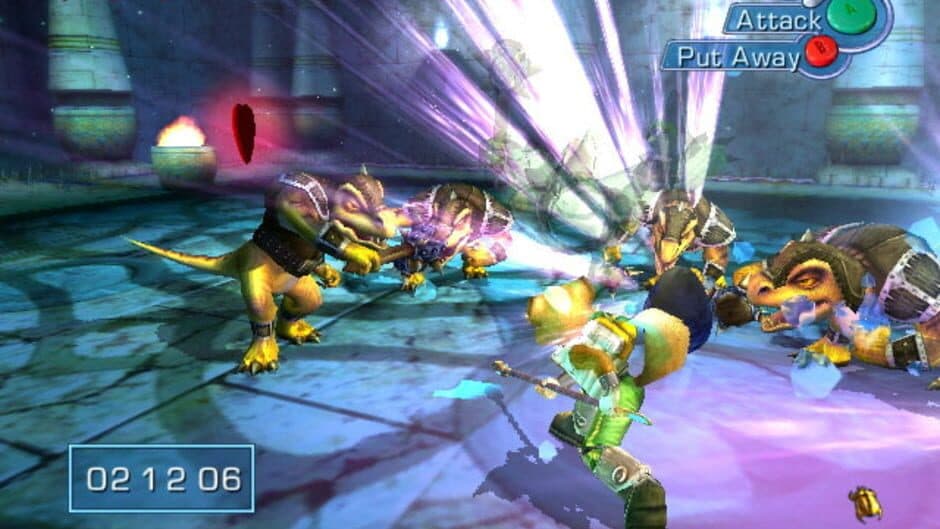The width and height of the screenshot is (940, 529).
Task: Click the scarab currency icon
Action: [865, 503]
